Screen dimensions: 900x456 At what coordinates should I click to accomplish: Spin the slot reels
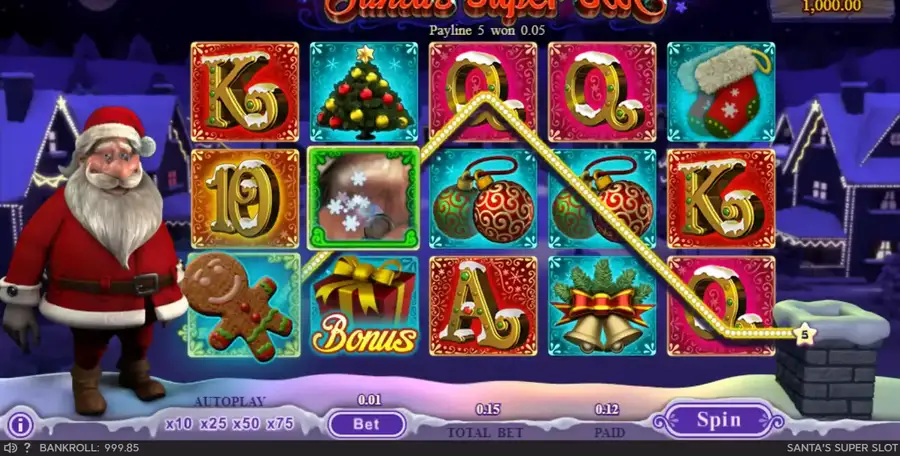(x=718, y=419)
